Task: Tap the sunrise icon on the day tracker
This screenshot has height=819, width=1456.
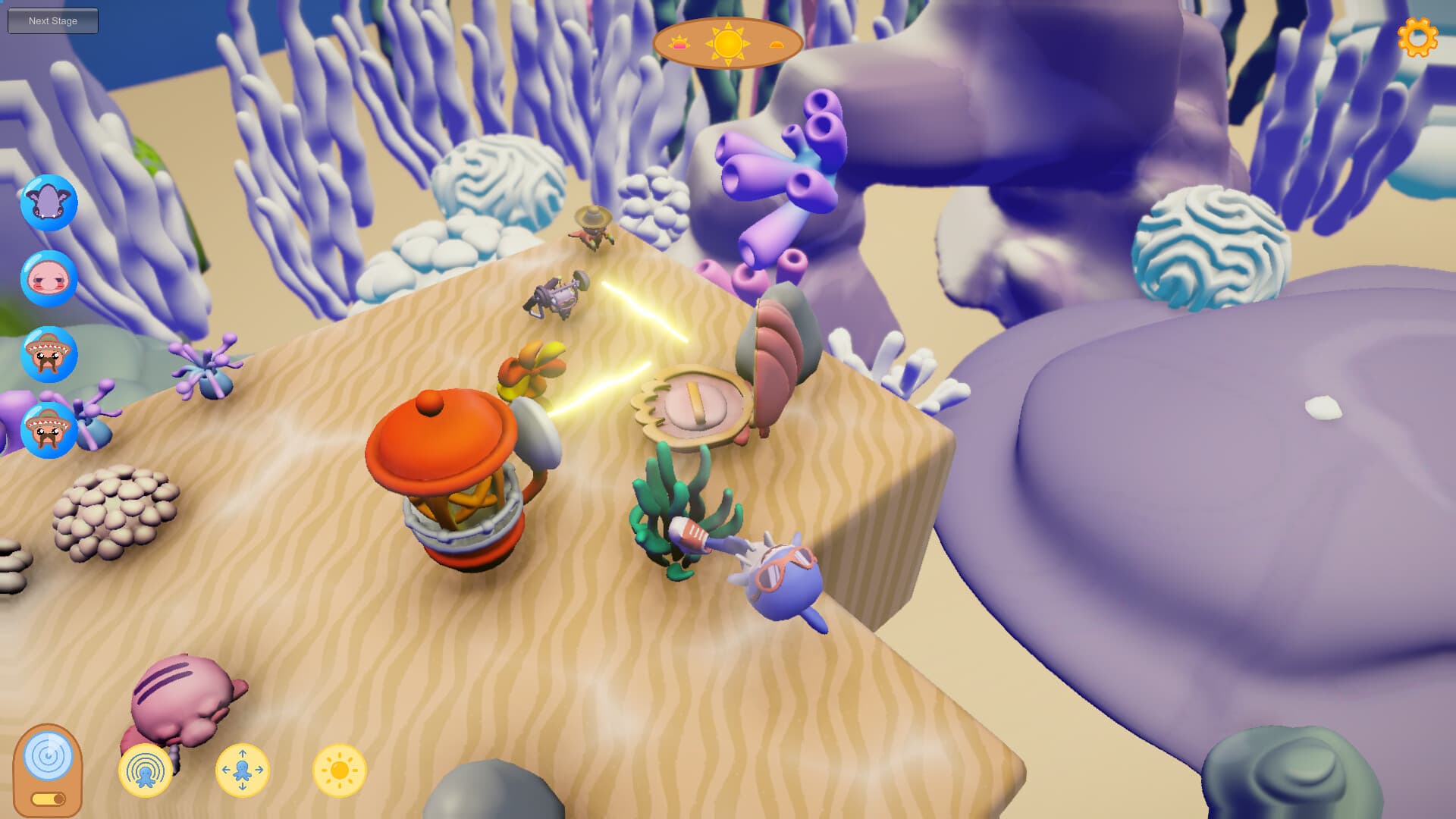Action: pos(680,43)
